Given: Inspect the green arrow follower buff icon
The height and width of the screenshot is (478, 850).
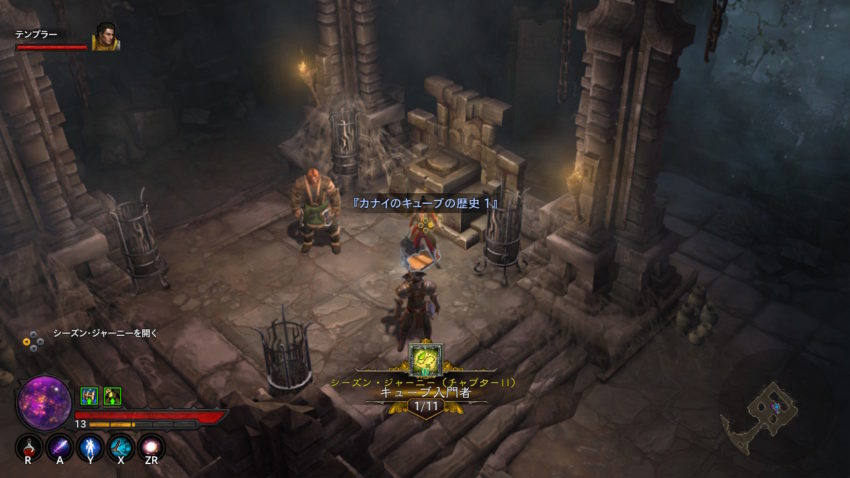Looking at the screenshot, I should pyautogui.click(x=112, y=396).
